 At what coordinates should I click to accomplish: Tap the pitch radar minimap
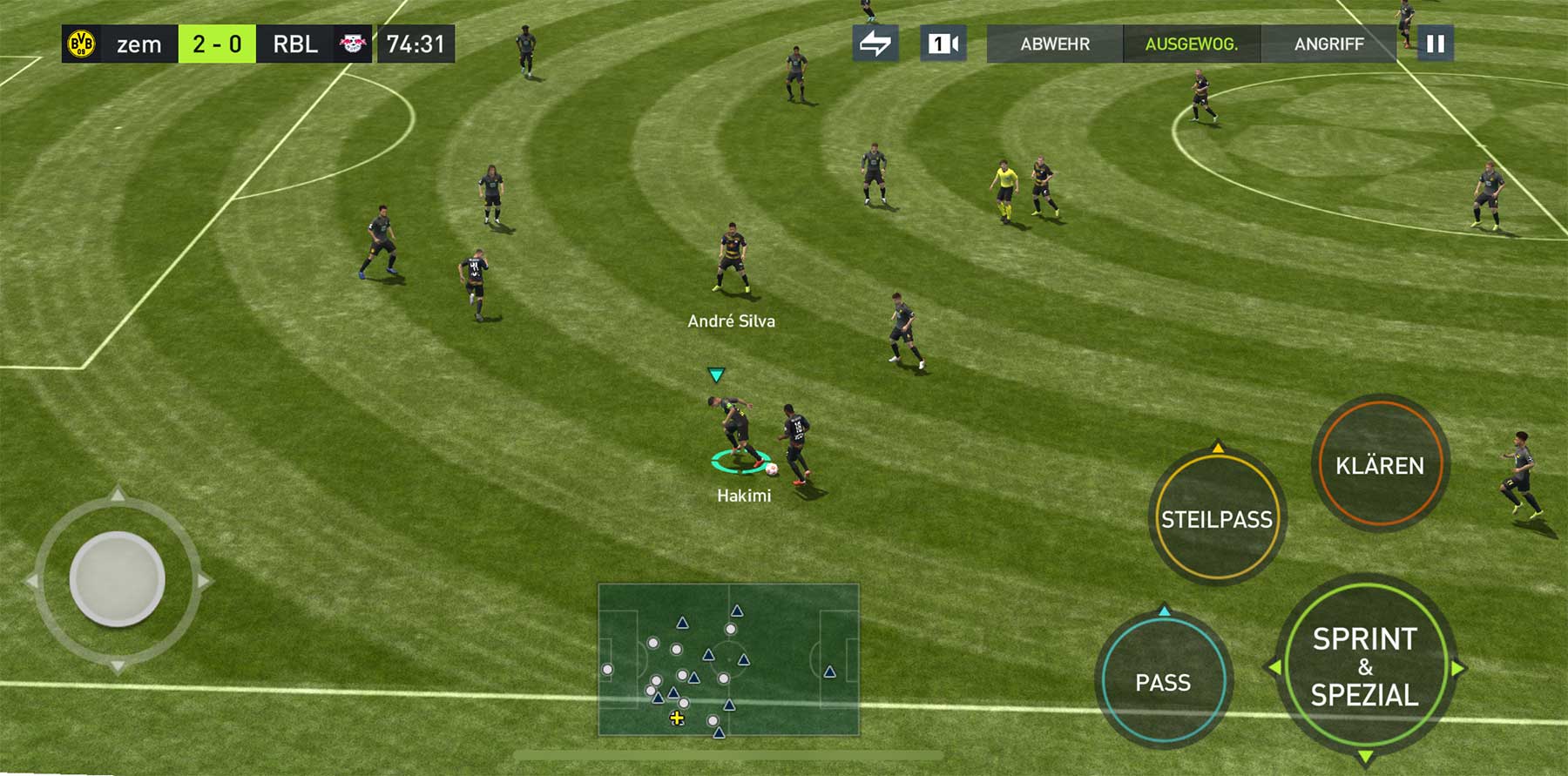click(x=728, y=660)
